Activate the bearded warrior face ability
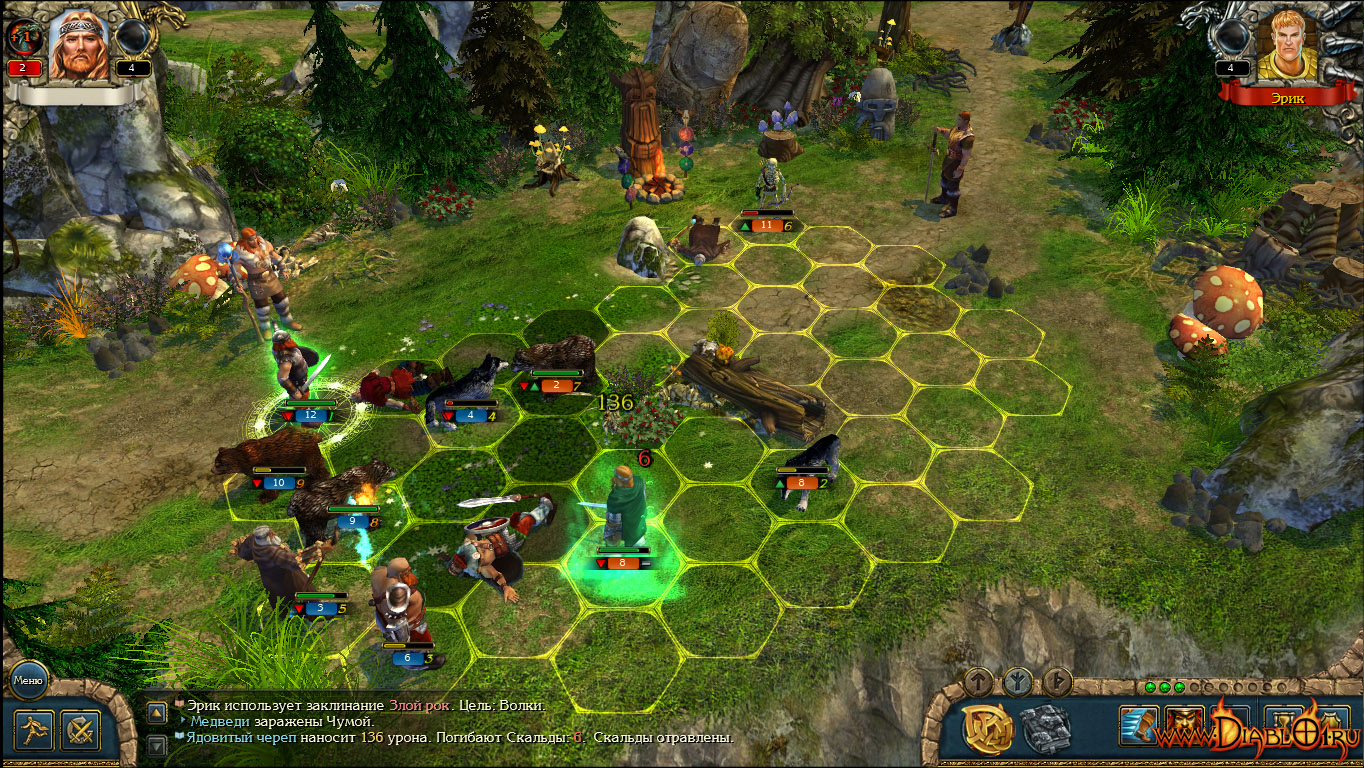Image resolution: width=1364 pixels, height=768 pixels. coord(1184,726)
